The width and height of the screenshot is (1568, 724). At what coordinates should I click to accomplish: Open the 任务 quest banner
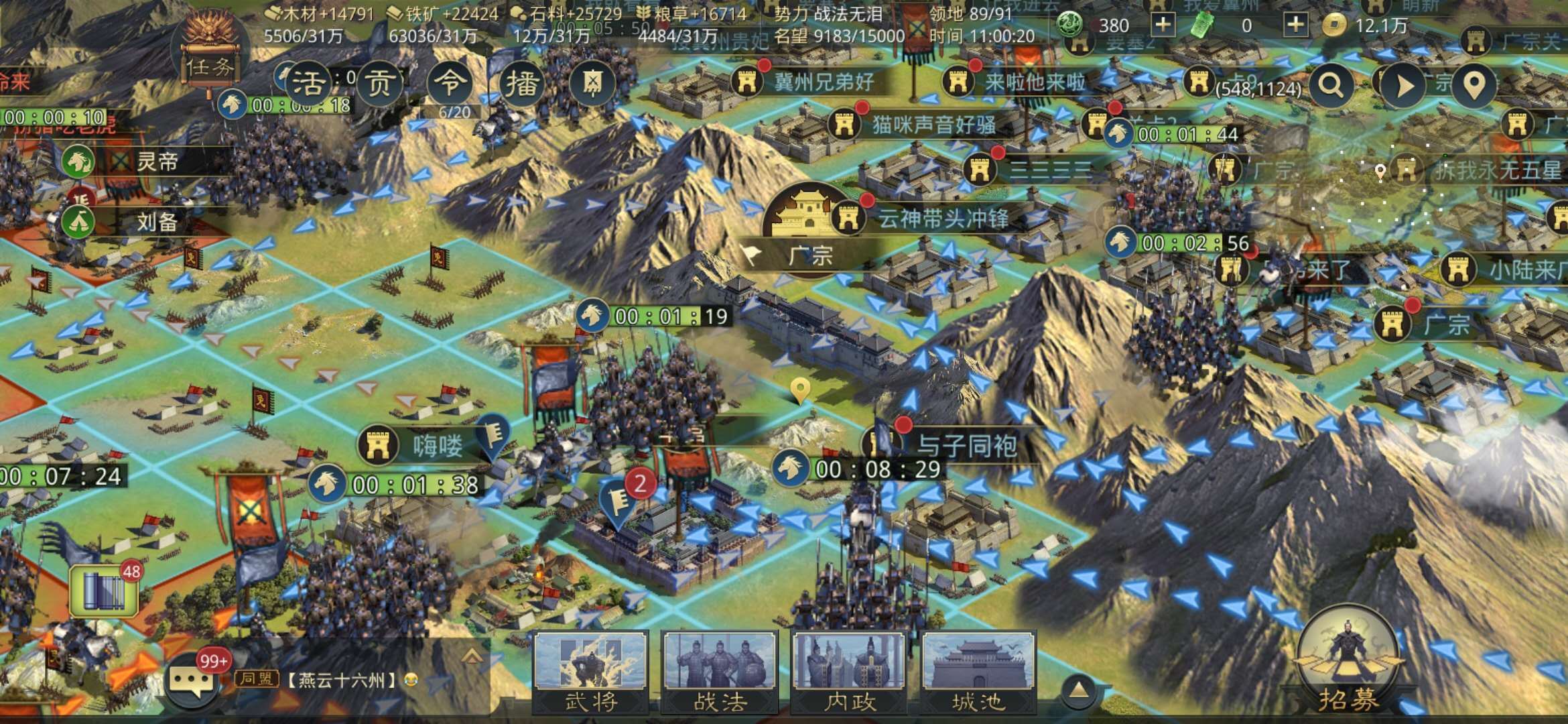pyautogui.click(x=212, y=64)
